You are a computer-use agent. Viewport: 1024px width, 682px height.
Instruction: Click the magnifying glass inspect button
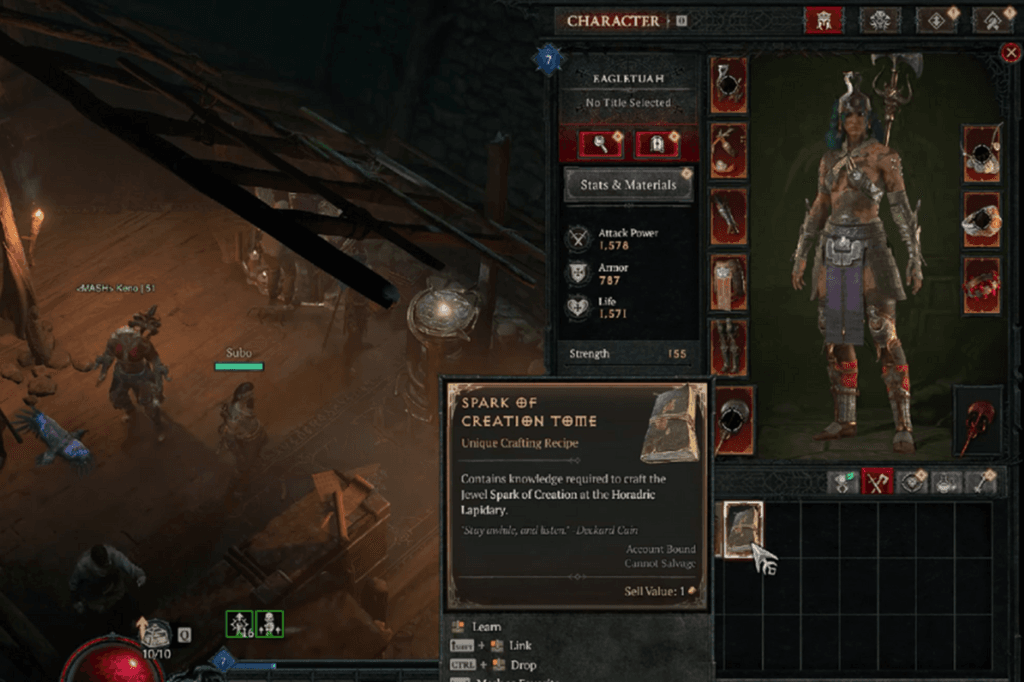pos(600,145)
